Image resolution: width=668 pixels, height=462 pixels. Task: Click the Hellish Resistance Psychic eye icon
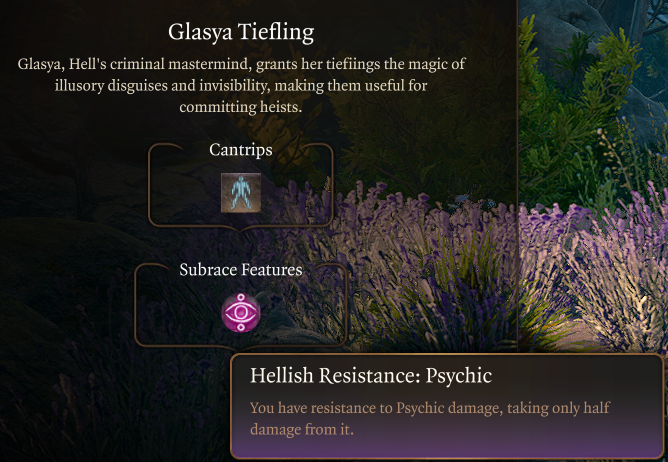pos(240,313)
